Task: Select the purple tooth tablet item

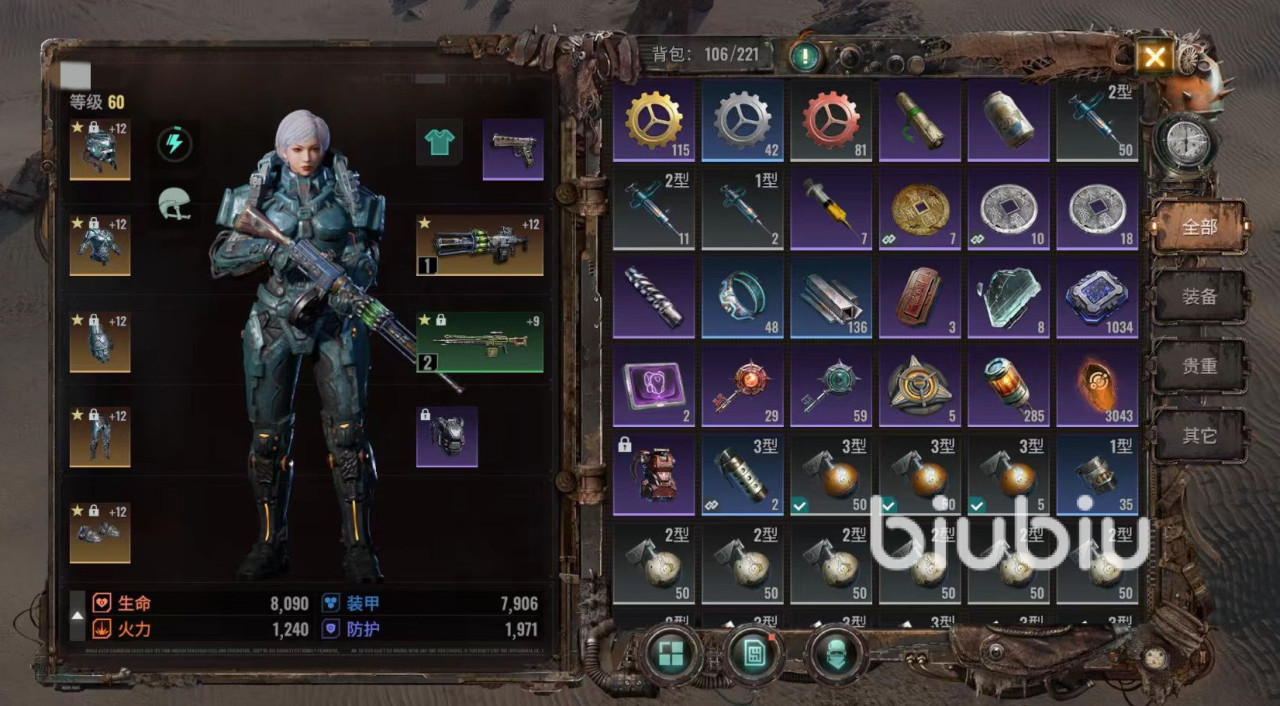Action: tap(654, 386)
